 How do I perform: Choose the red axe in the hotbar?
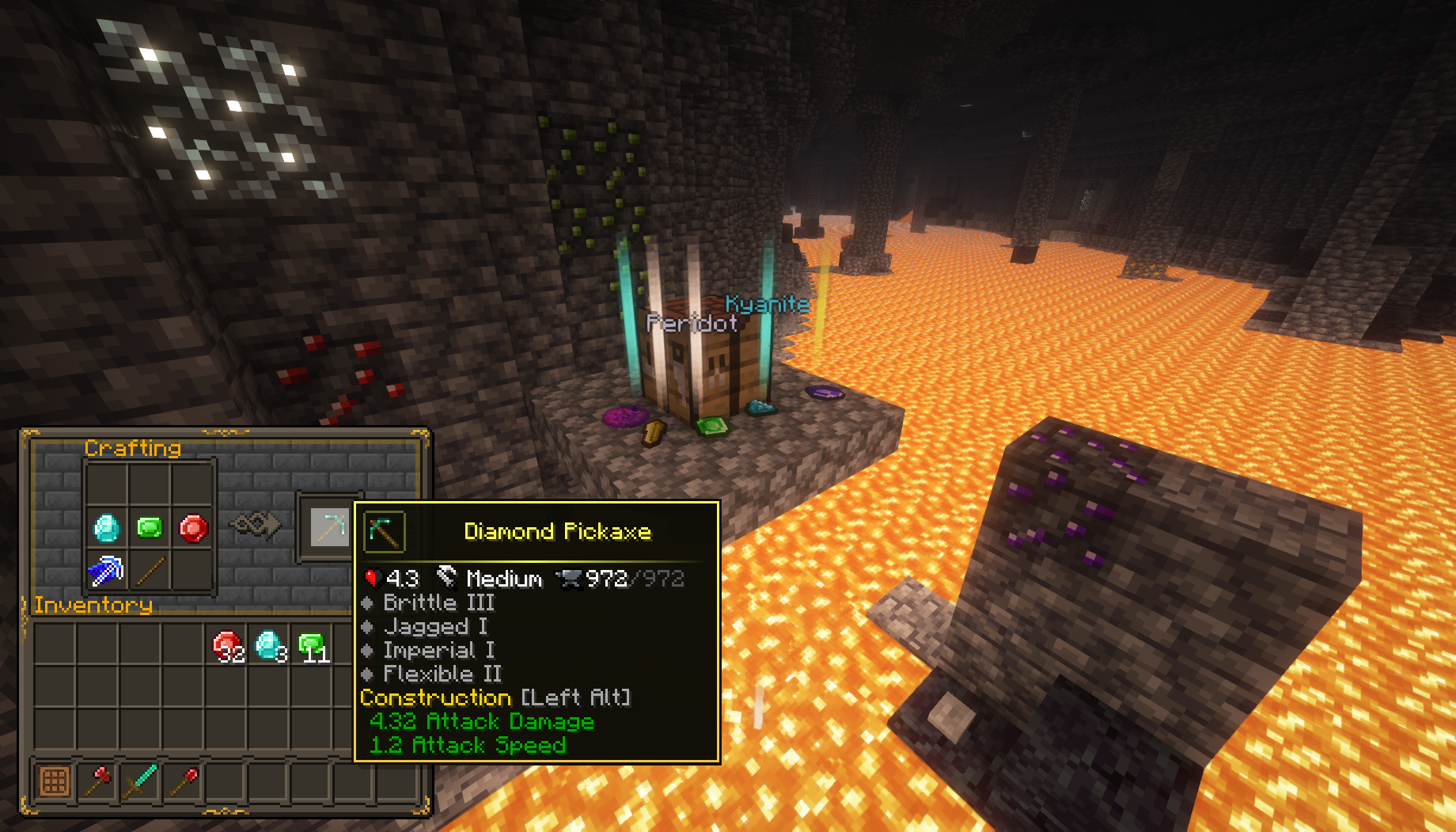point(98,781)
